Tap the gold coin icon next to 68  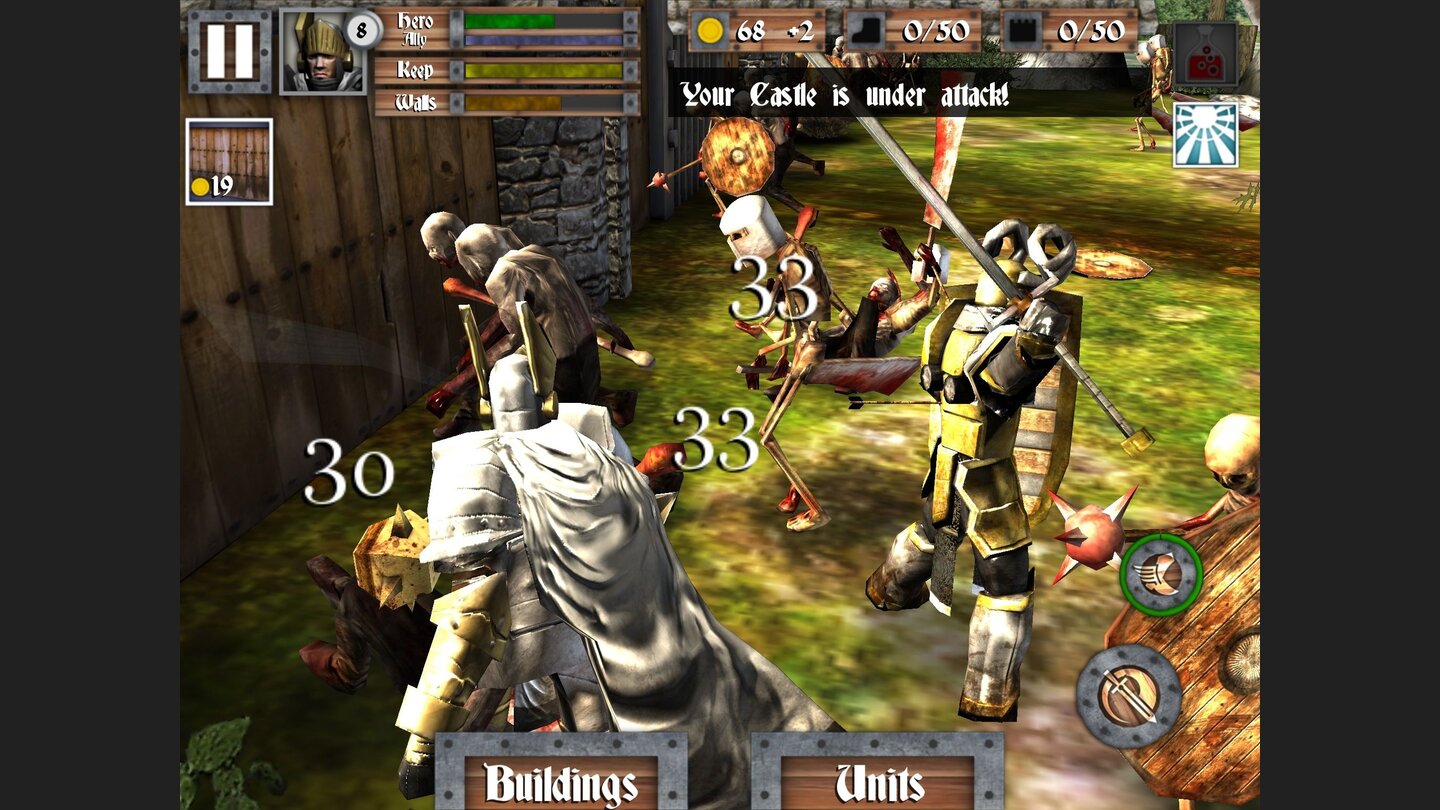[x=710, y=32]
